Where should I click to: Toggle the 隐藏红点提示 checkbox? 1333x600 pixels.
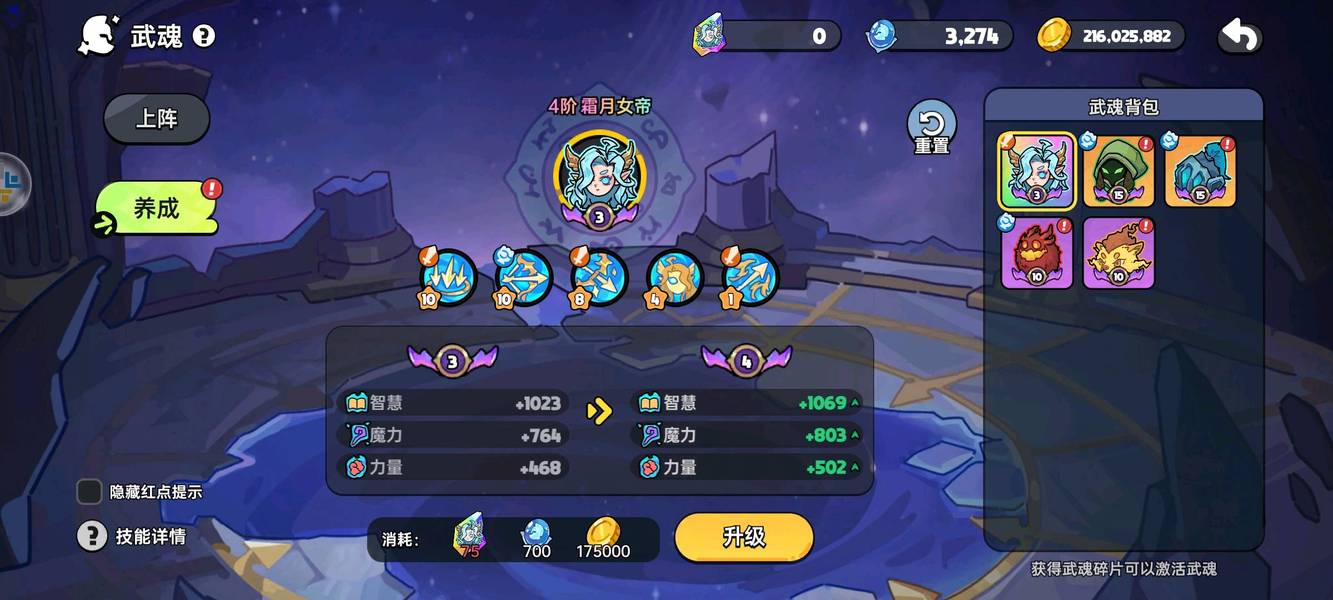click(x=90, y=491)
